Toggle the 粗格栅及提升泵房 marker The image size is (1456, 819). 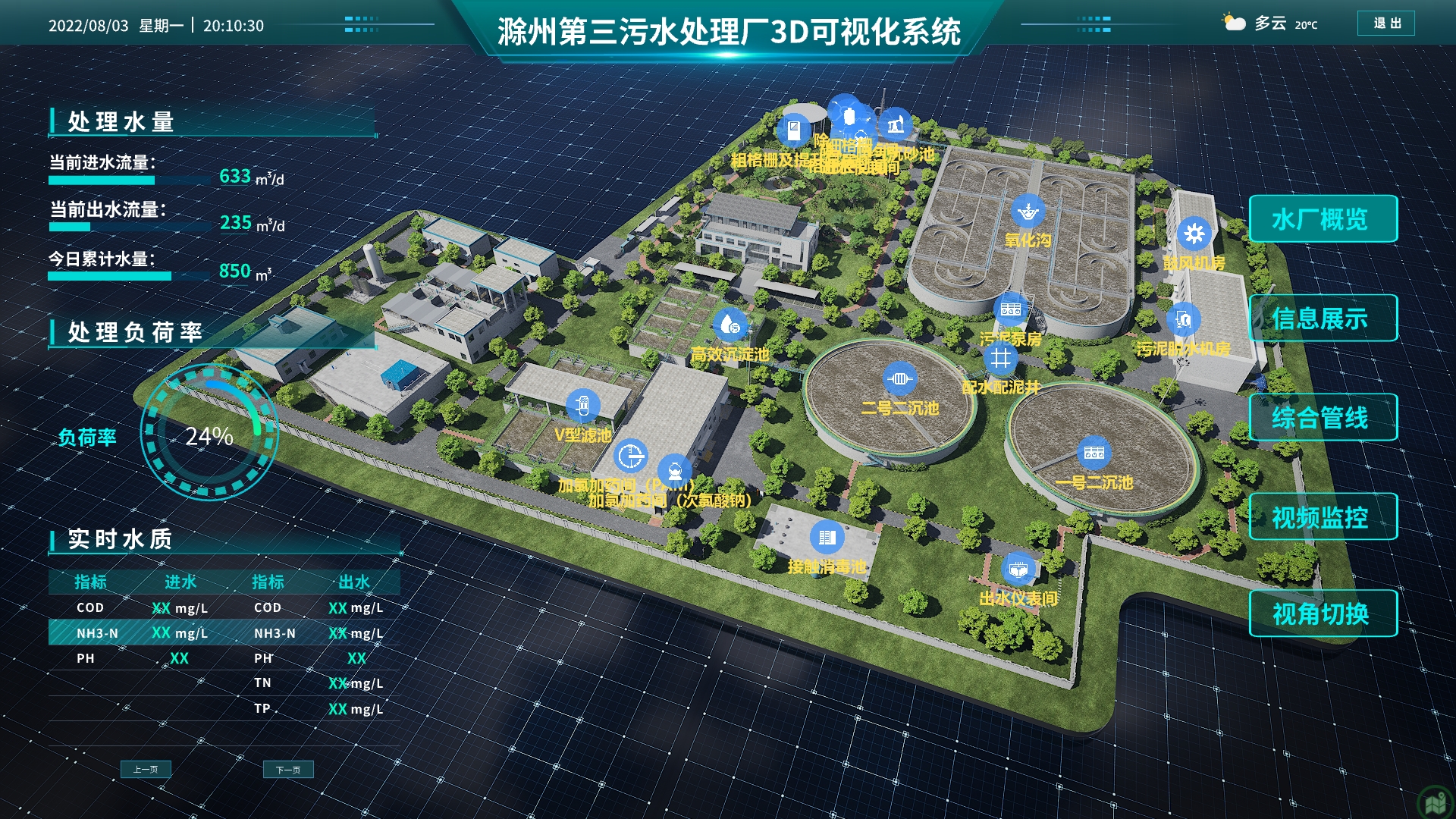pos(794,129)
